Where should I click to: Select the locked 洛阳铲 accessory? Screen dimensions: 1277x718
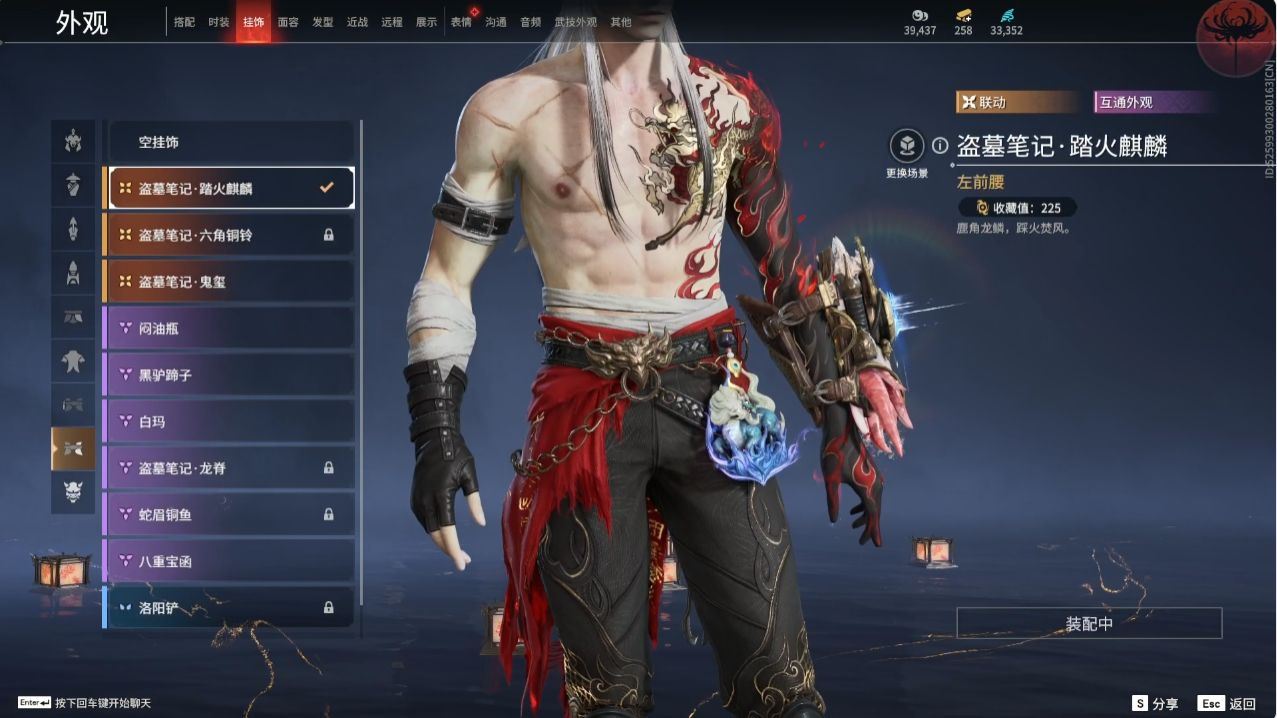(x=230, y=607)
